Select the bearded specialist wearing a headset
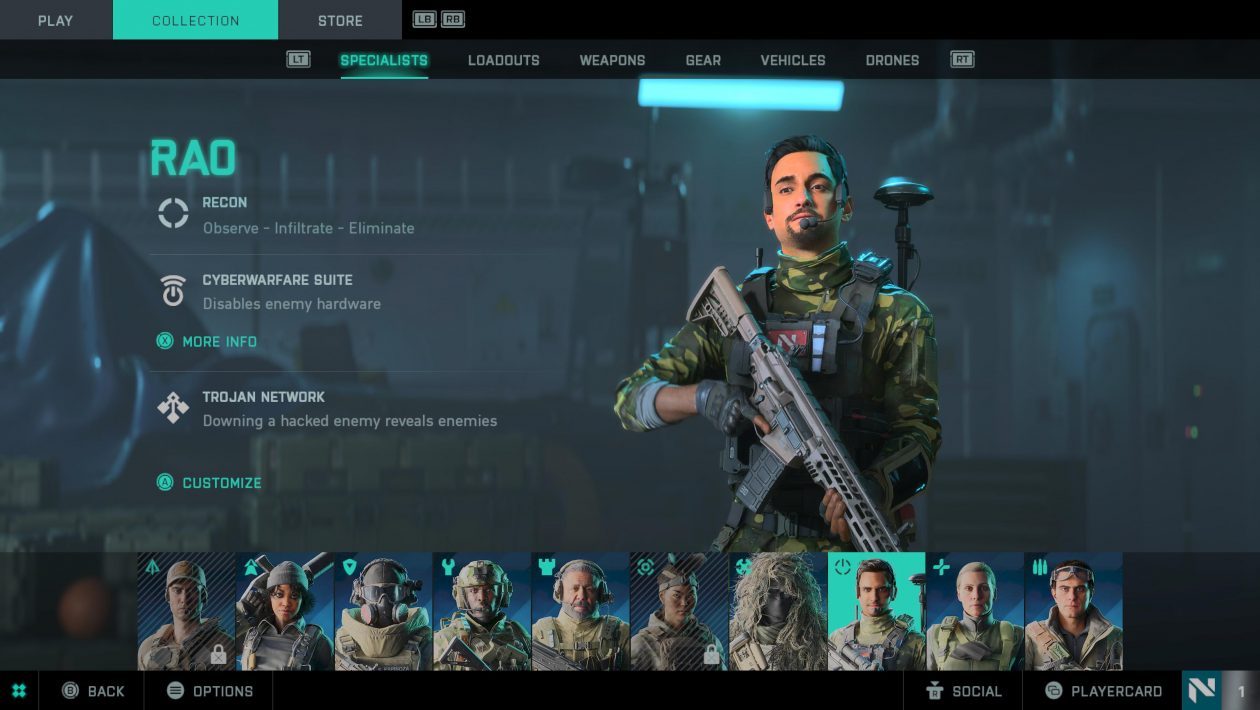This screenshot has width=1260, height=710. click(580, 611)
